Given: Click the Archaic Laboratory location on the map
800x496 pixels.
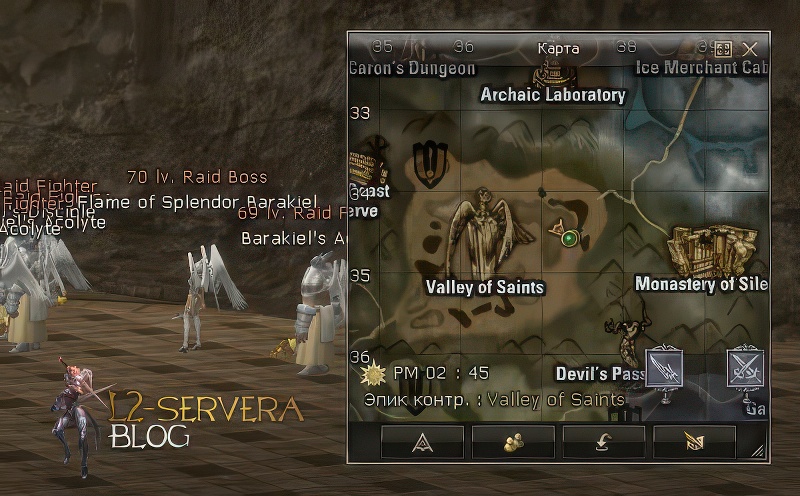Looking at the screenshot, I should 553,95.
